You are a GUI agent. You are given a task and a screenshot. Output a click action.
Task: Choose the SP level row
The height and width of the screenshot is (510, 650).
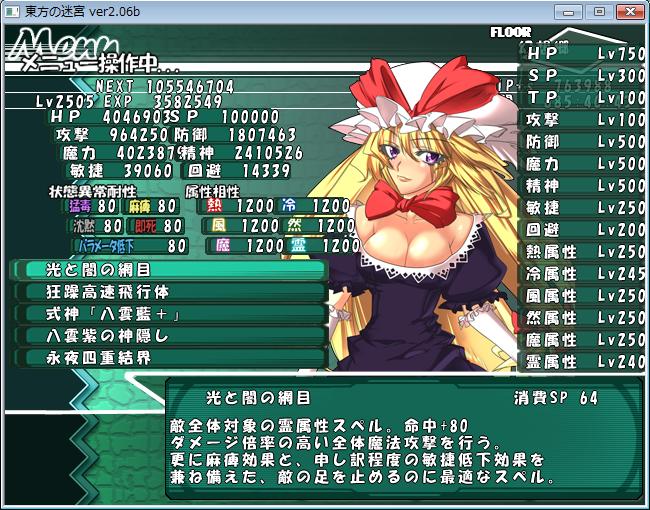(584, 75)
